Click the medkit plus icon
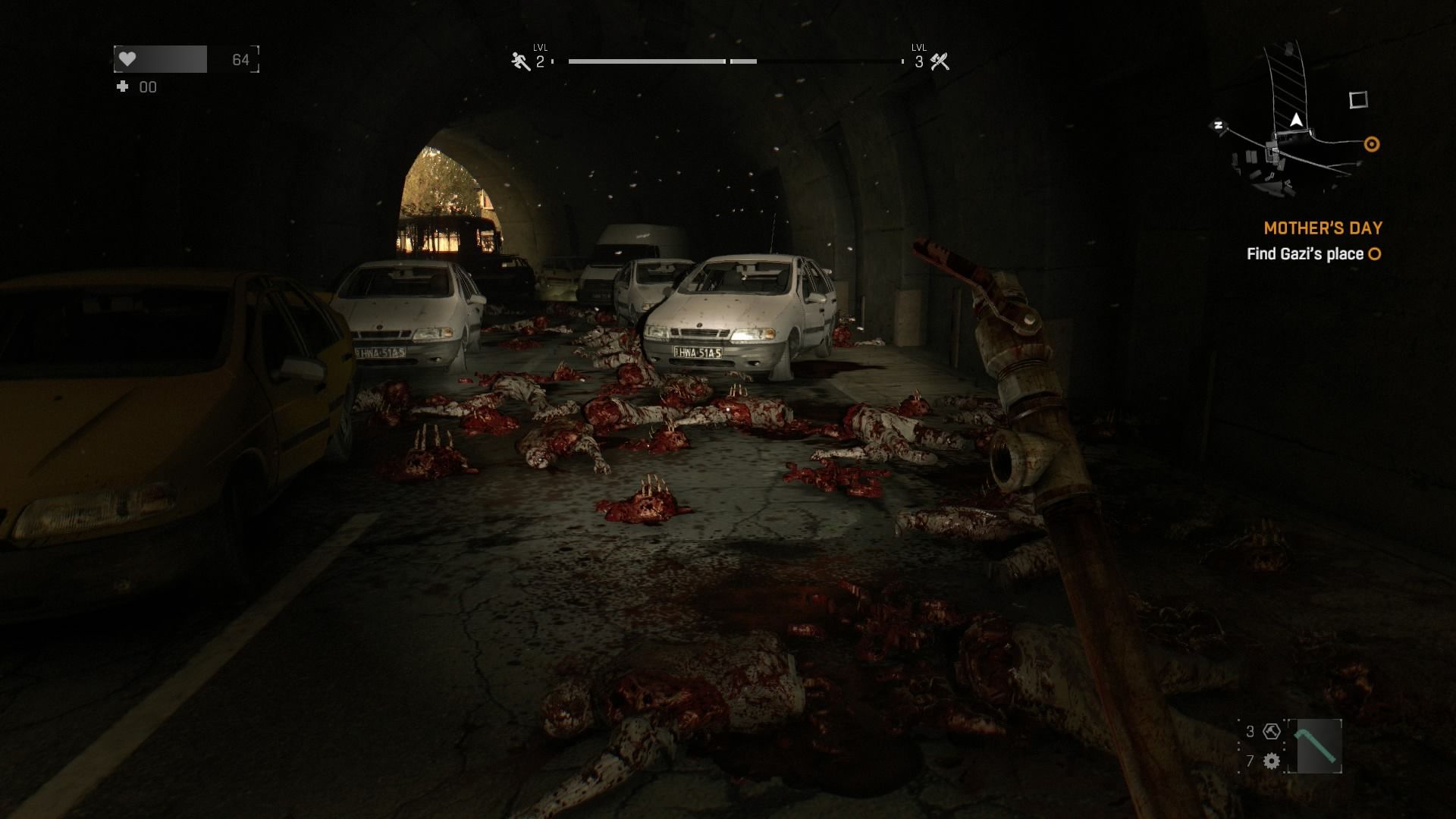Viewport: 1456px width, 819px height. [122, 87]
